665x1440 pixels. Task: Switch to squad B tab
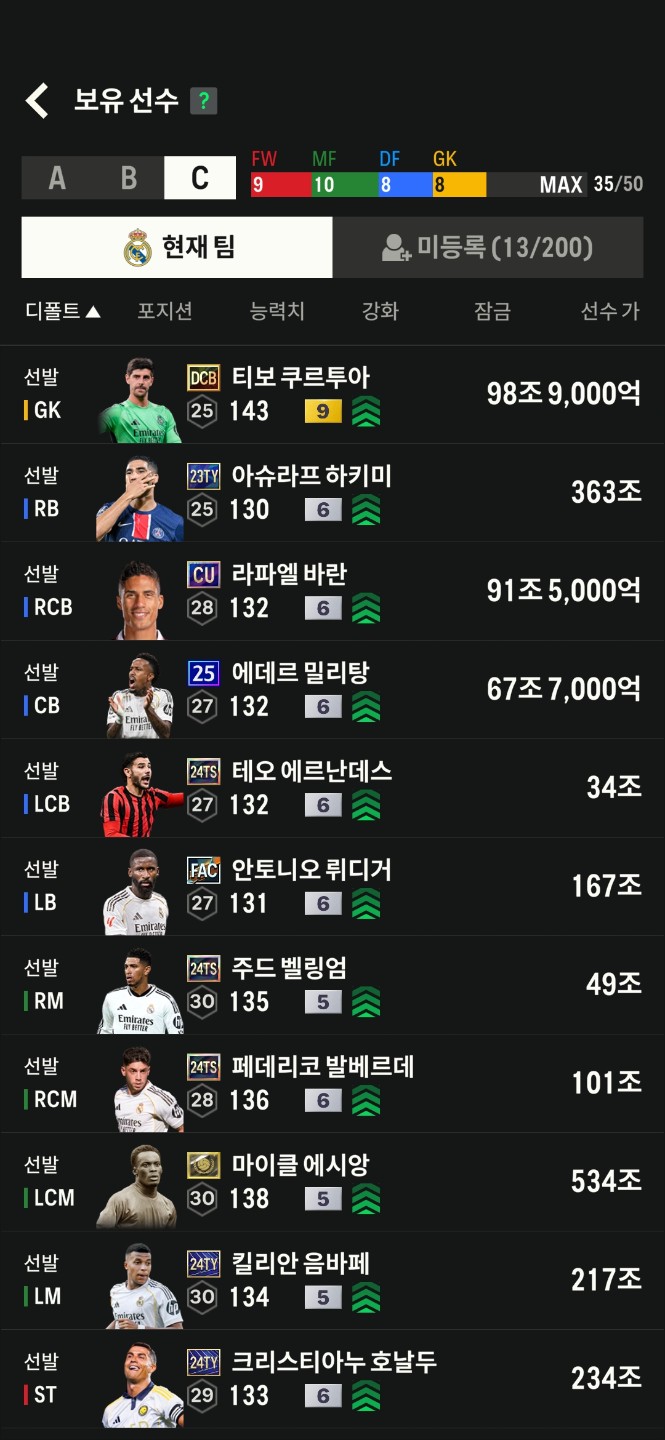(129, 178)
